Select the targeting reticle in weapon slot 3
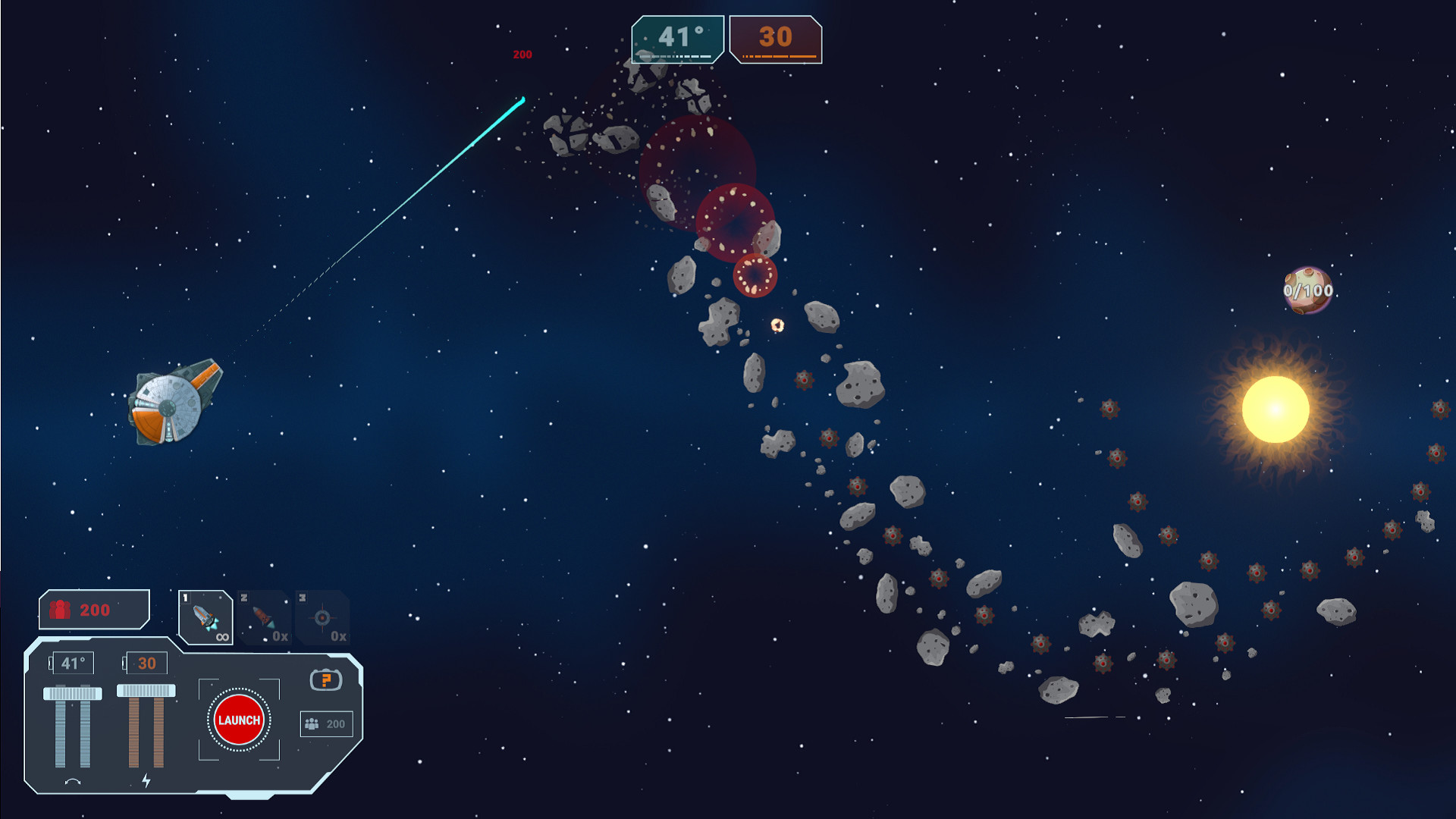Screen dimensions: 1456x819 click(323, 618)
